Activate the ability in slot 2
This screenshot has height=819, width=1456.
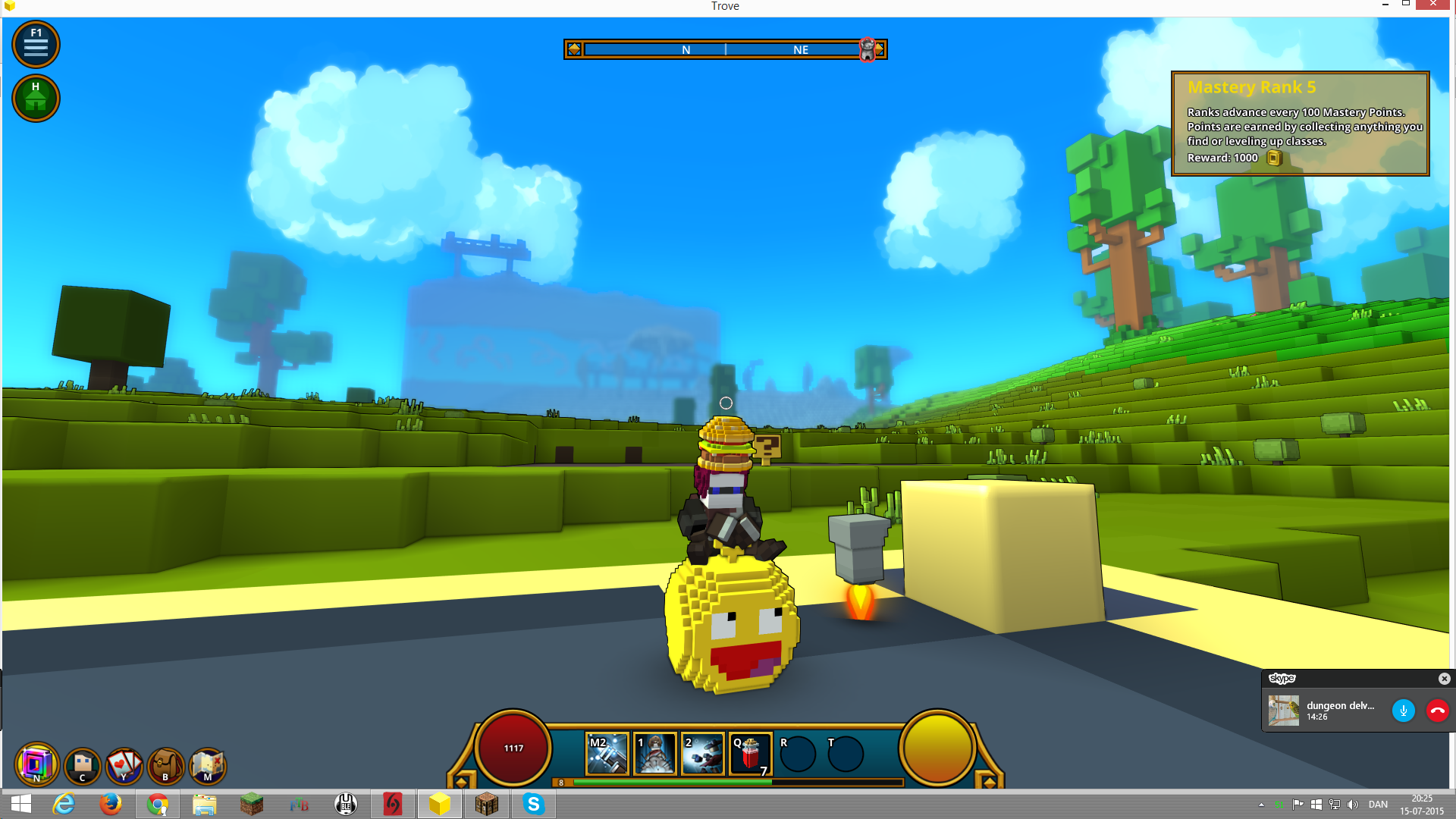(703, 753)
